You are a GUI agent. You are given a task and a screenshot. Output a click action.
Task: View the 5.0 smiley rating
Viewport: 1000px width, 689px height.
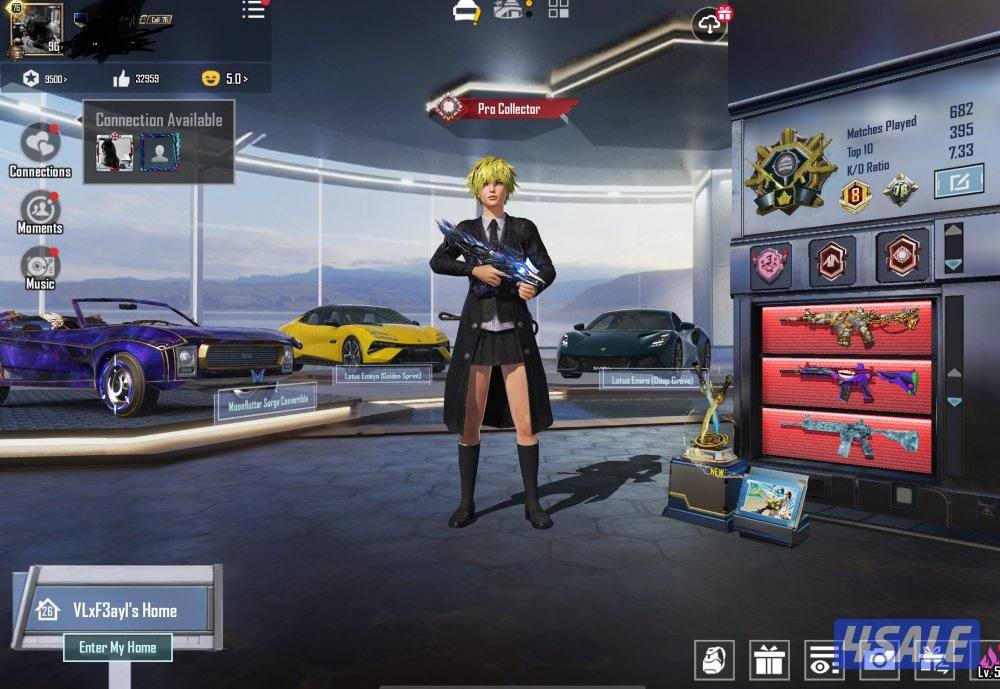click(x=224, y=78)
